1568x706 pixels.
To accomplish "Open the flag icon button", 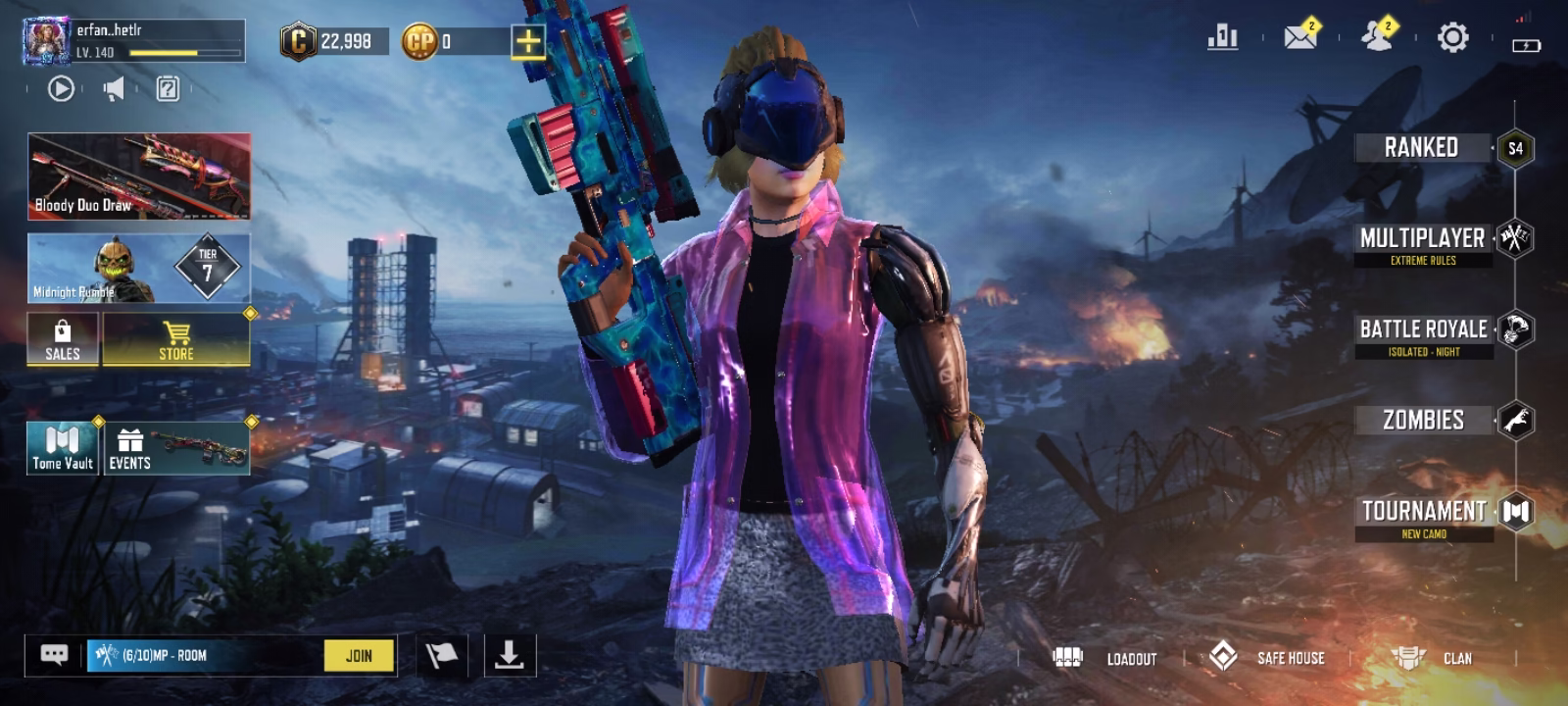I will [442, 655].
